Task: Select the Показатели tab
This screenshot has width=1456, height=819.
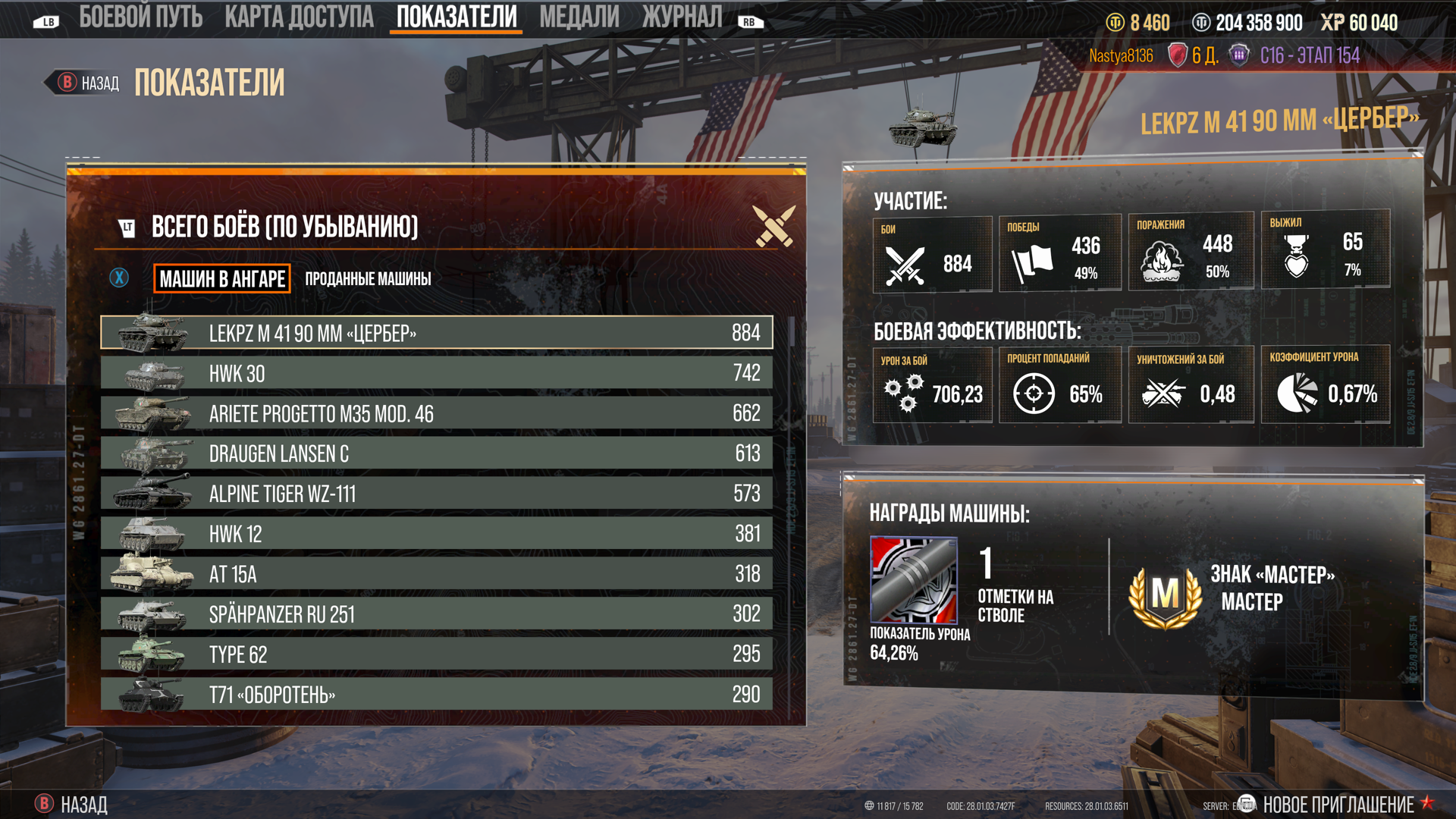Action: click(457, 17)
